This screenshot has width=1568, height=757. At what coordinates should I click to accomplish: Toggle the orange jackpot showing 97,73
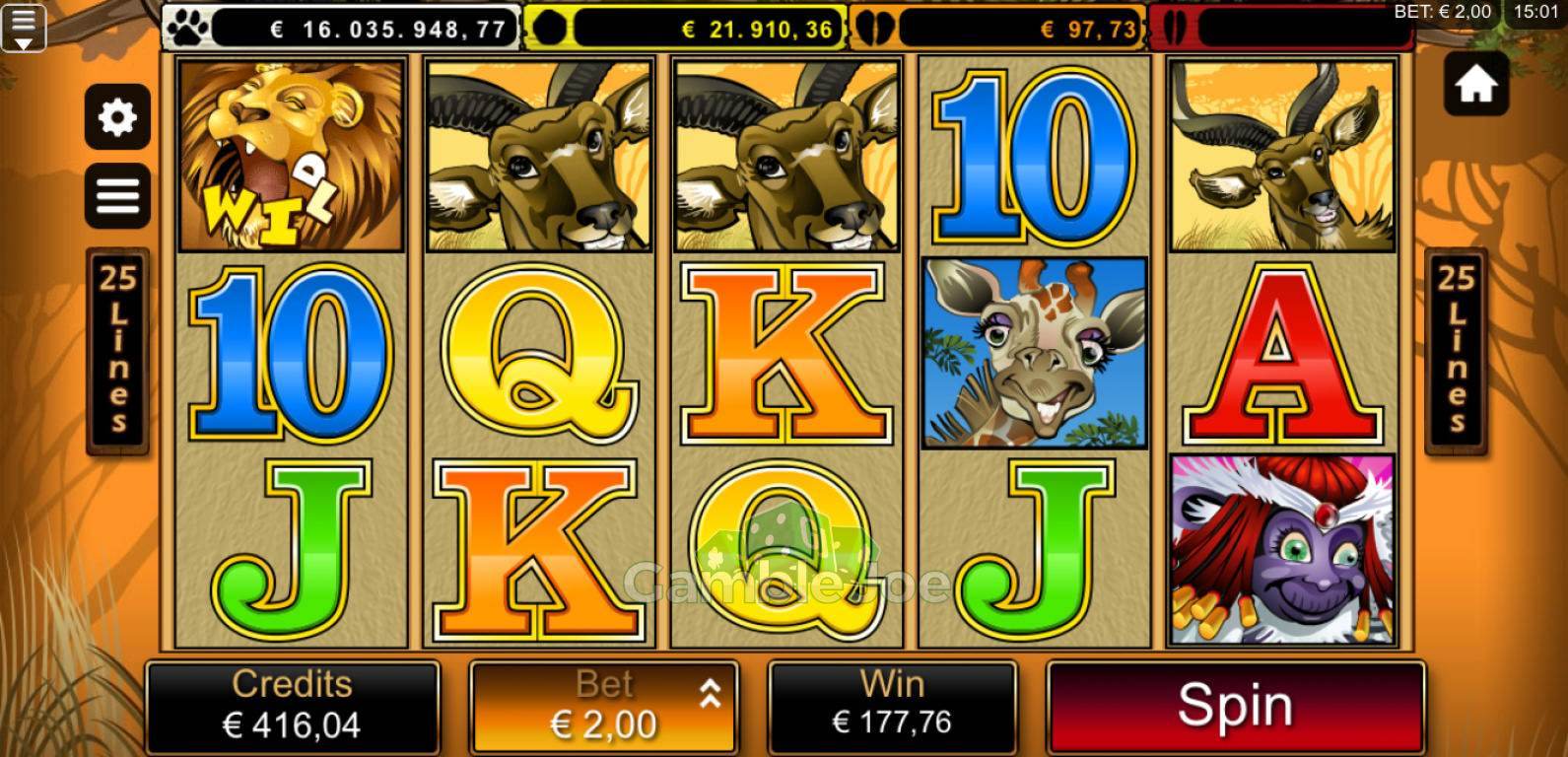995,27
